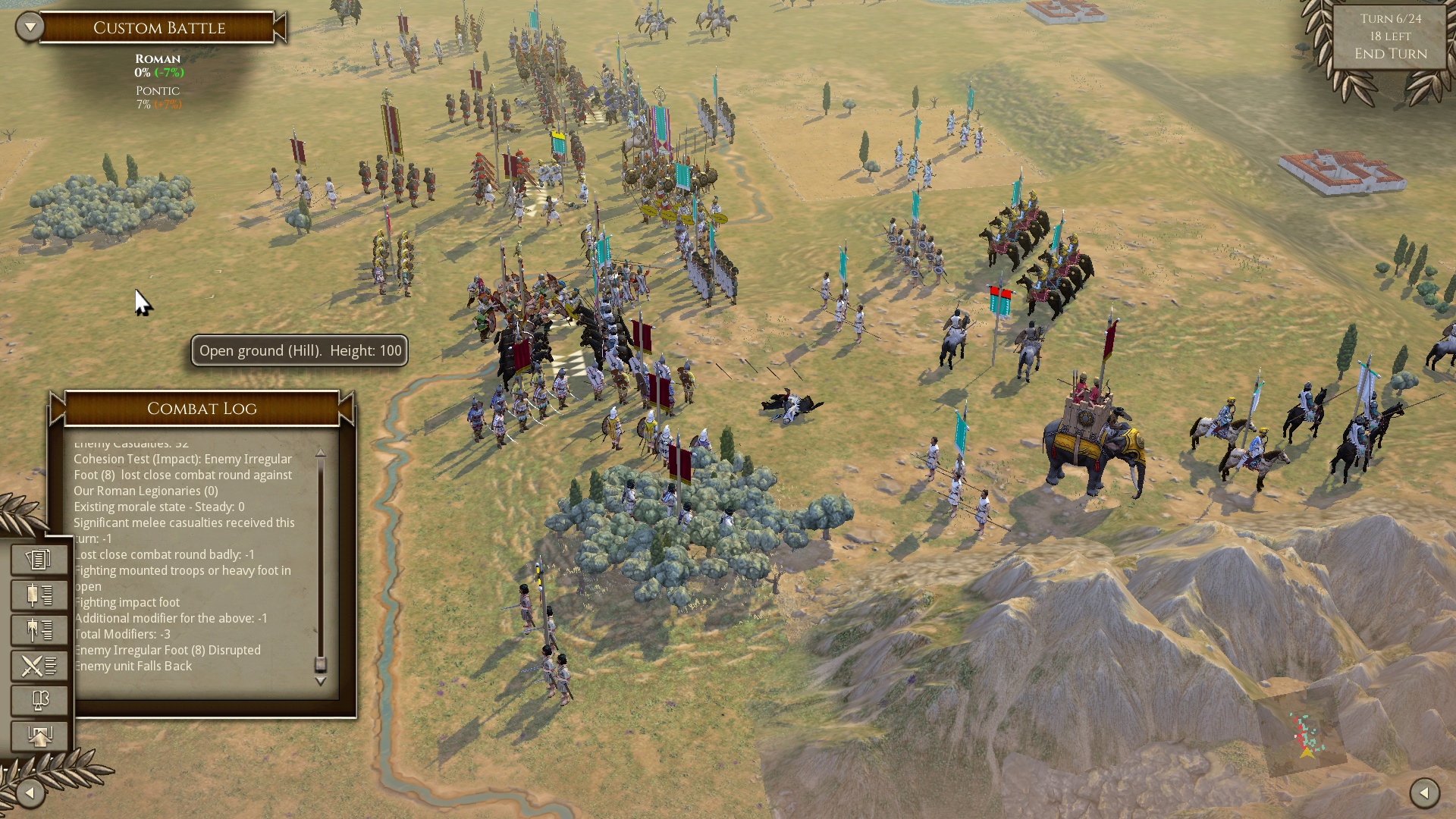Screen dimensions: 1456x819
Task: Click the depleted unit list icon
Action: 39,629
